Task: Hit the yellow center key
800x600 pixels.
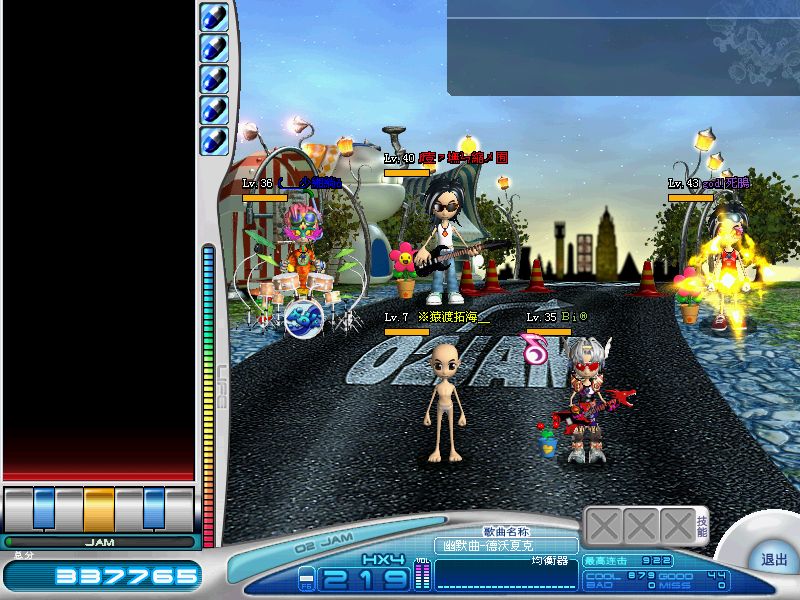Action: coord(99,508)
